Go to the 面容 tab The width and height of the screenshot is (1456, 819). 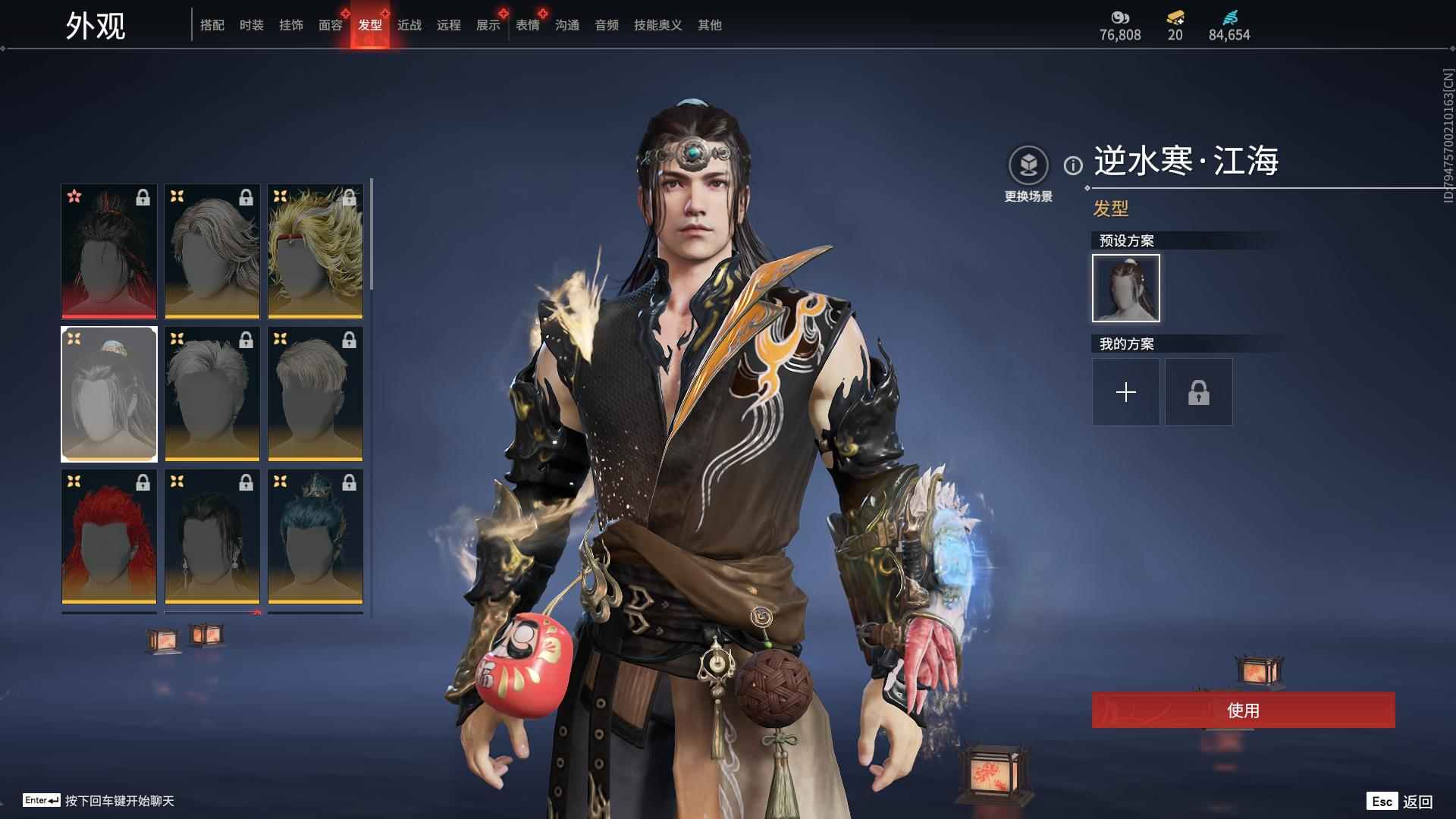click(330, 25)
